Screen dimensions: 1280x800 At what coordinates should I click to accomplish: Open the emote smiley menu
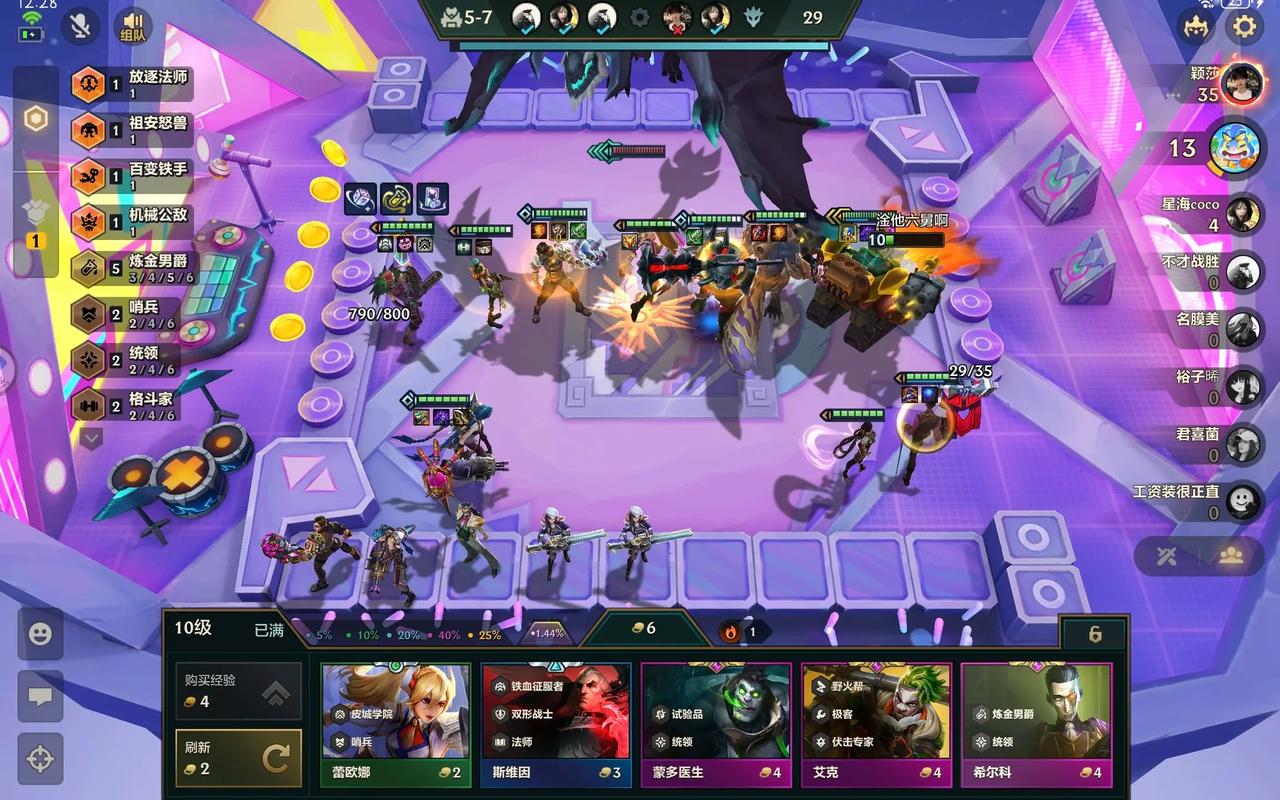pos(40,634)
